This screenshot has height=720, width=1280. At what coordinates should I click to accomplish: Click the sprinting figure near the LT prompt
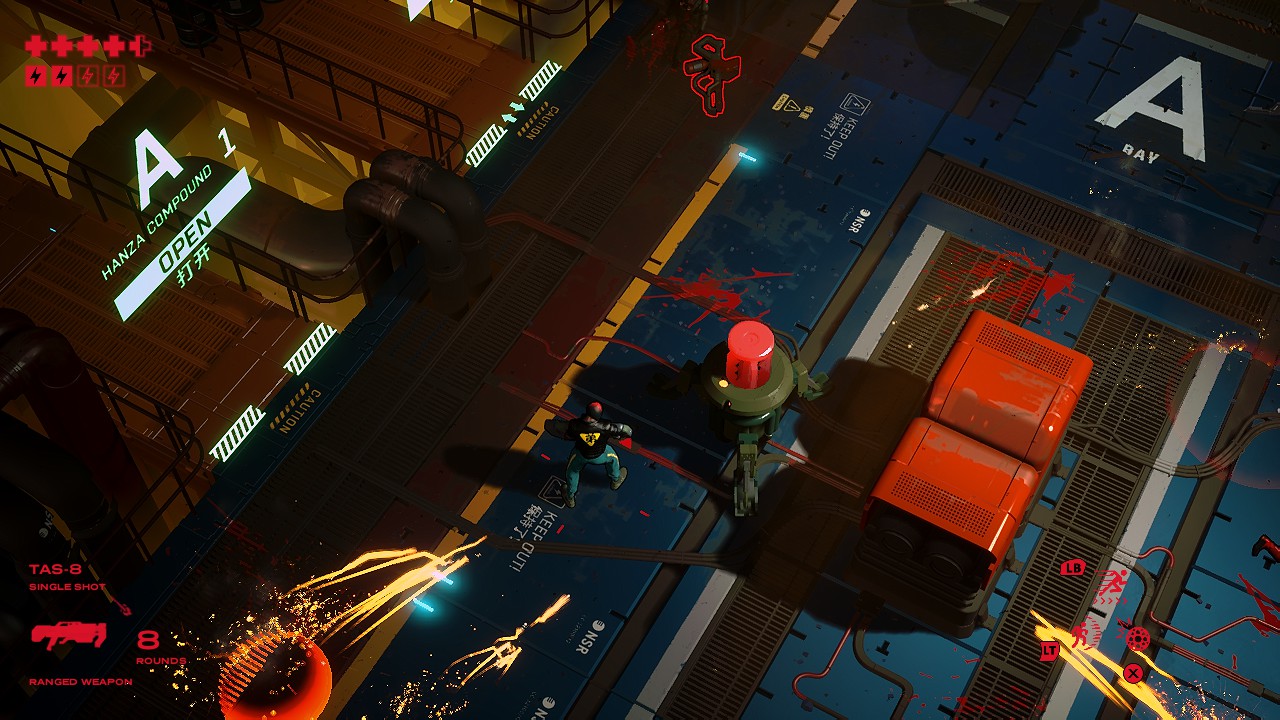pos(1081,633)
